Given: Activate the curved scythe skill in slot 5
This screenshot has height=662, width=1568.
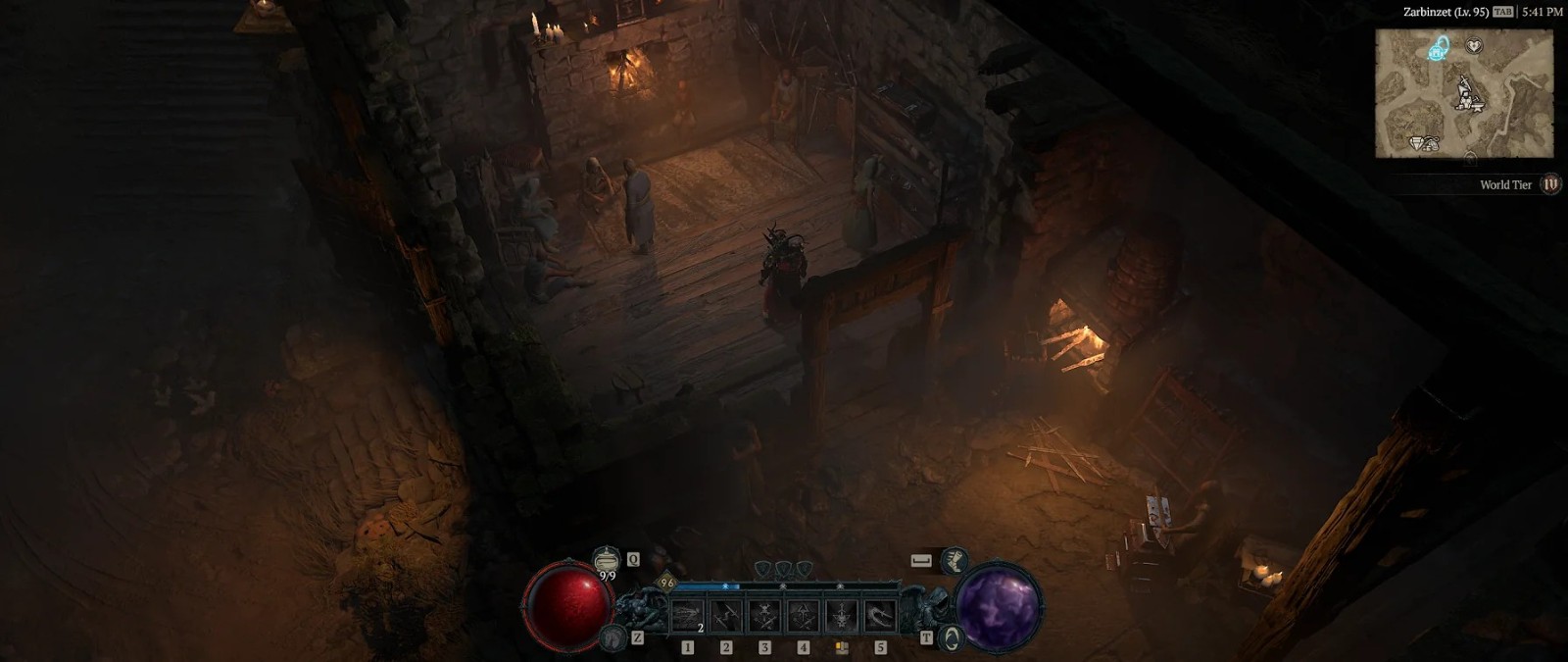Looking at the screenshot, I should [880, 616].
